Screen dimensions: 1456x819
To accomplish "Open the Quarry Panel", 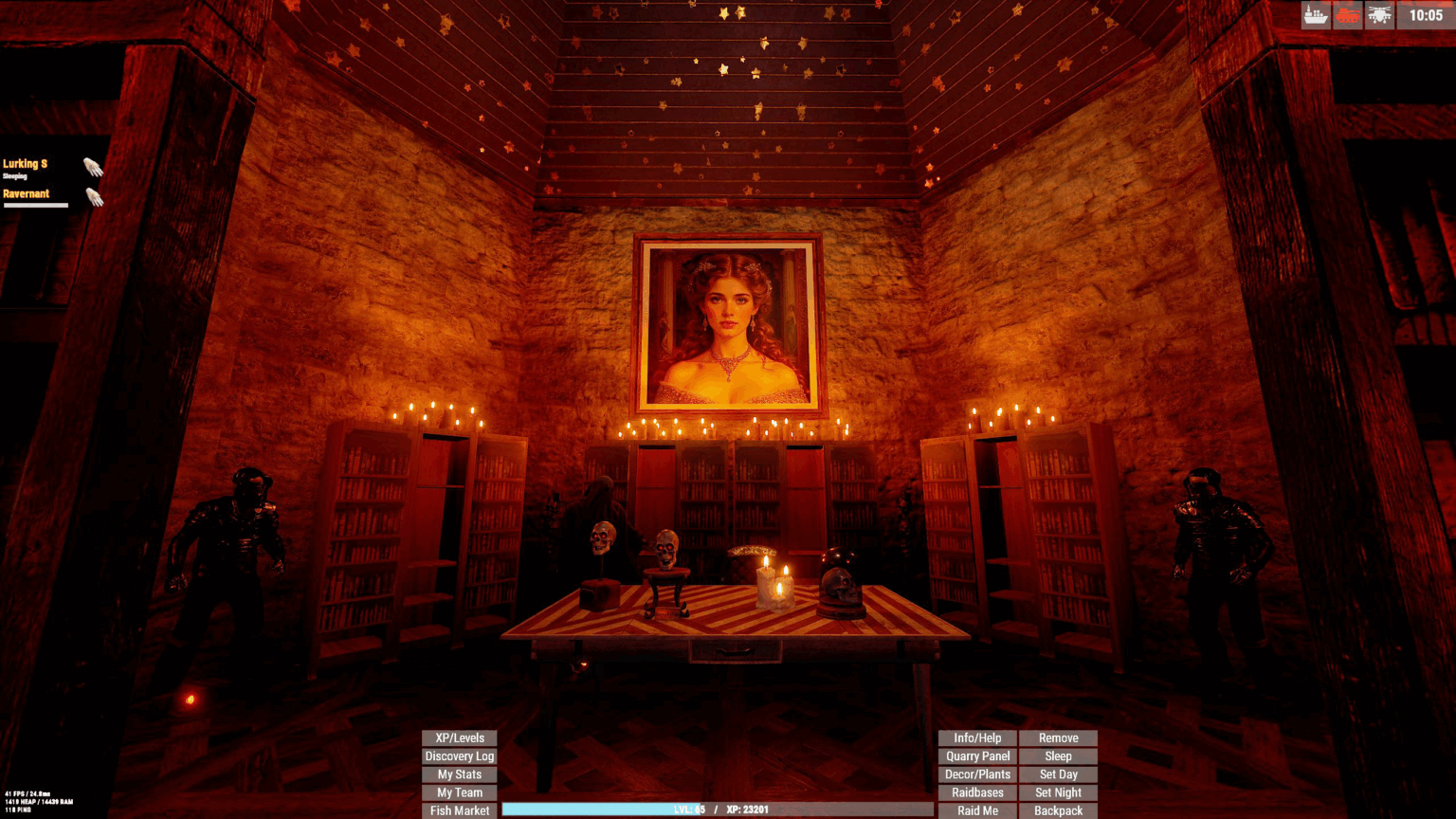I will pyautogui.click(x=976, y=755).
